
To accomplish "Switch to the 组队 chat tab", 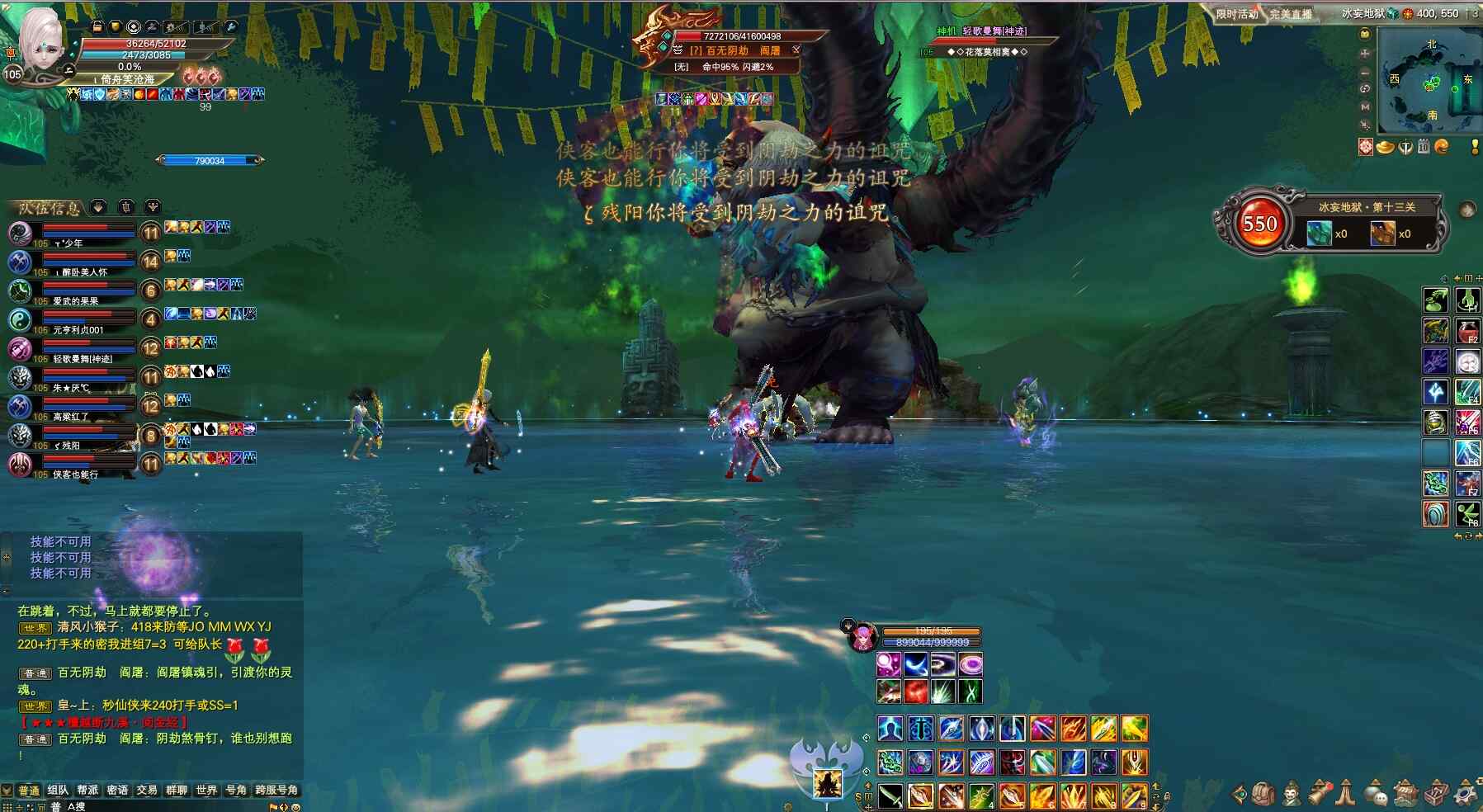I will (x=58, y=790).
